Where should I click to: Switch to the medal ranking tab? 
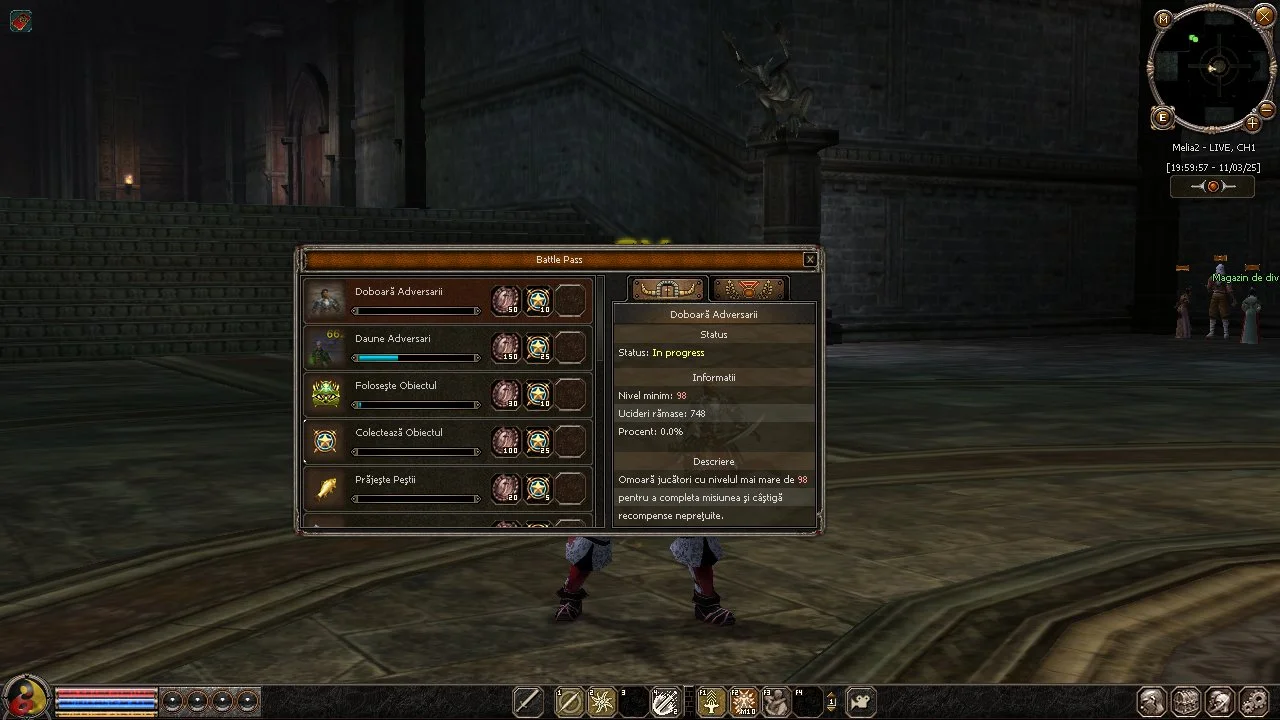(749, 290)
